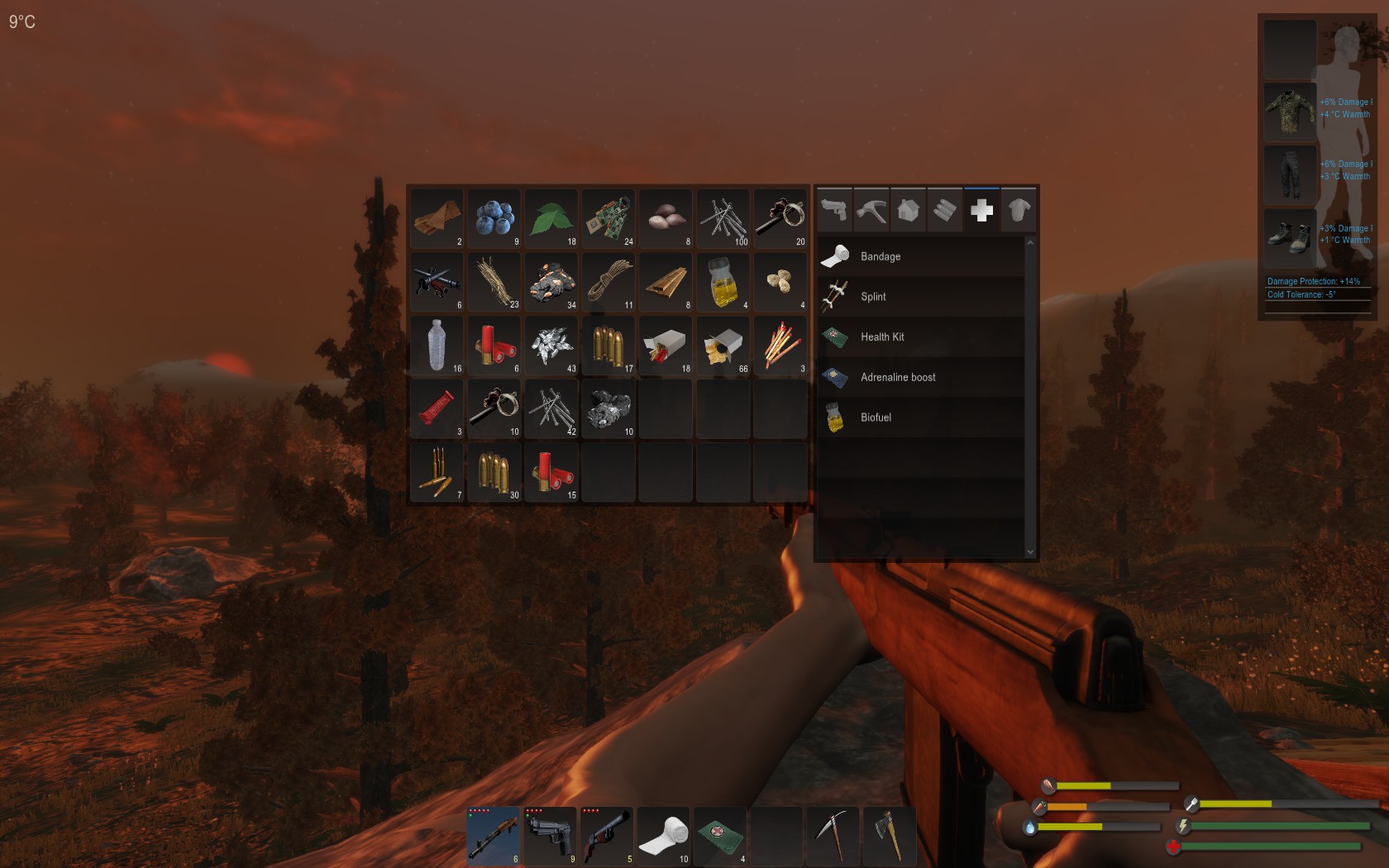The width and height of the screenshot is (1389, 868).
Task: Click the equipped boots slot
Action: coord(1290,237)
